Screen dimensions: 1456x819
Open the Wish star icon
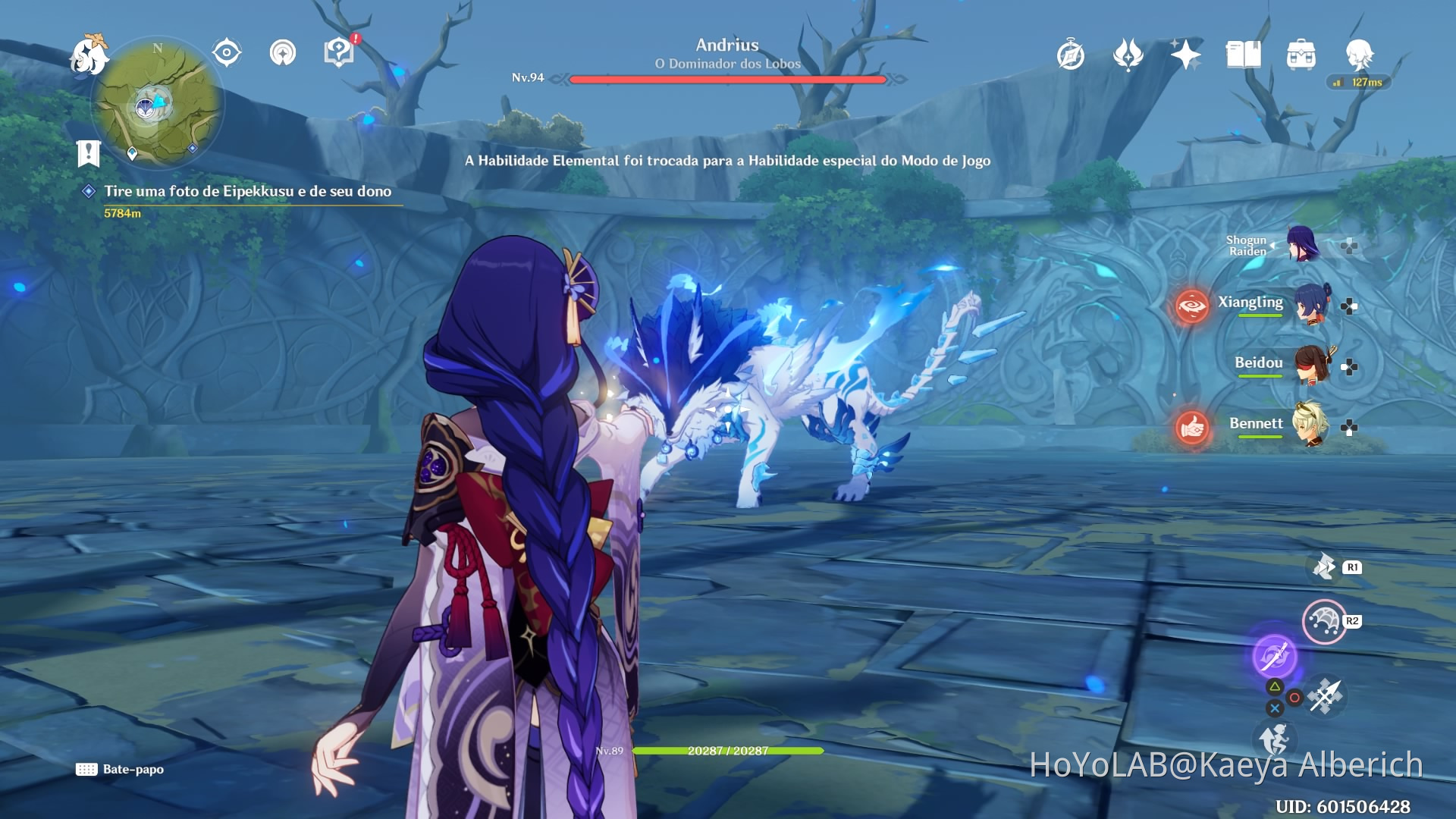pos(1185,55)
